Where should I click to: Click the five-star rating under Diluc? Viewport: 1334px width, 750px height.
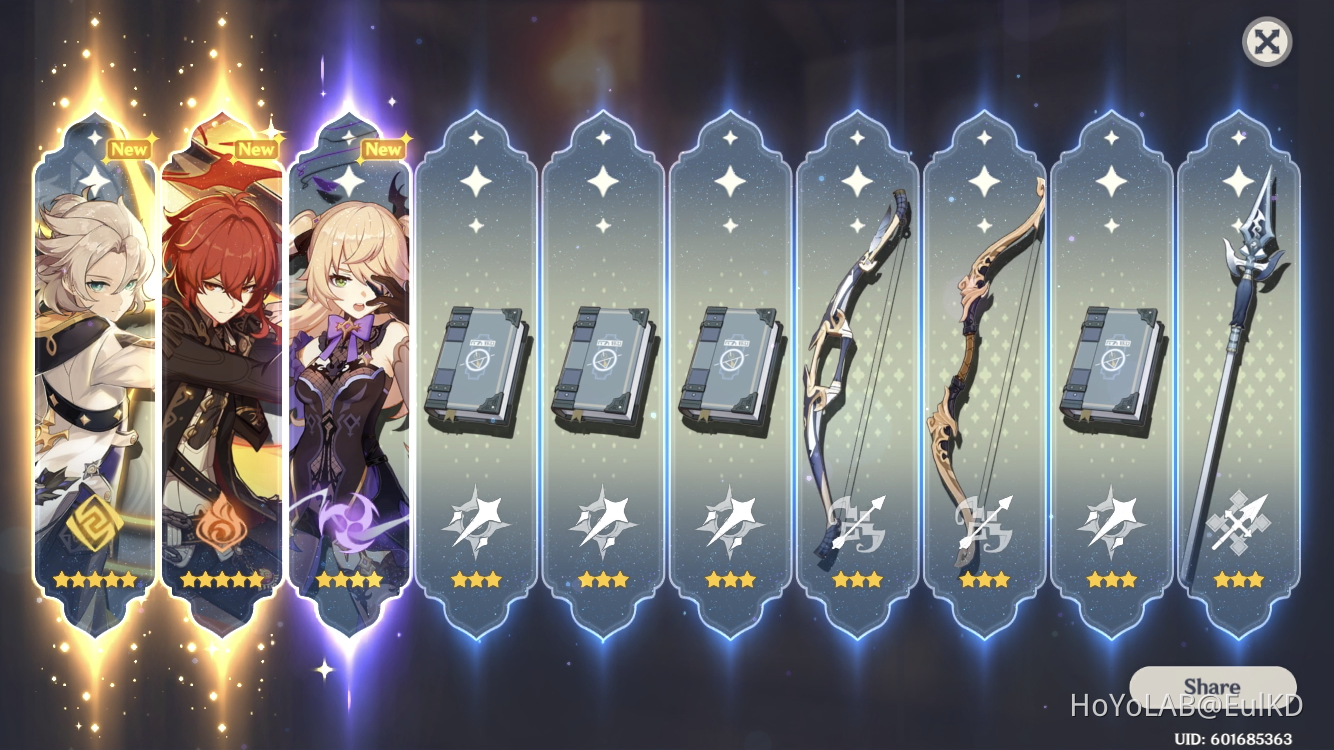[222, 578]
